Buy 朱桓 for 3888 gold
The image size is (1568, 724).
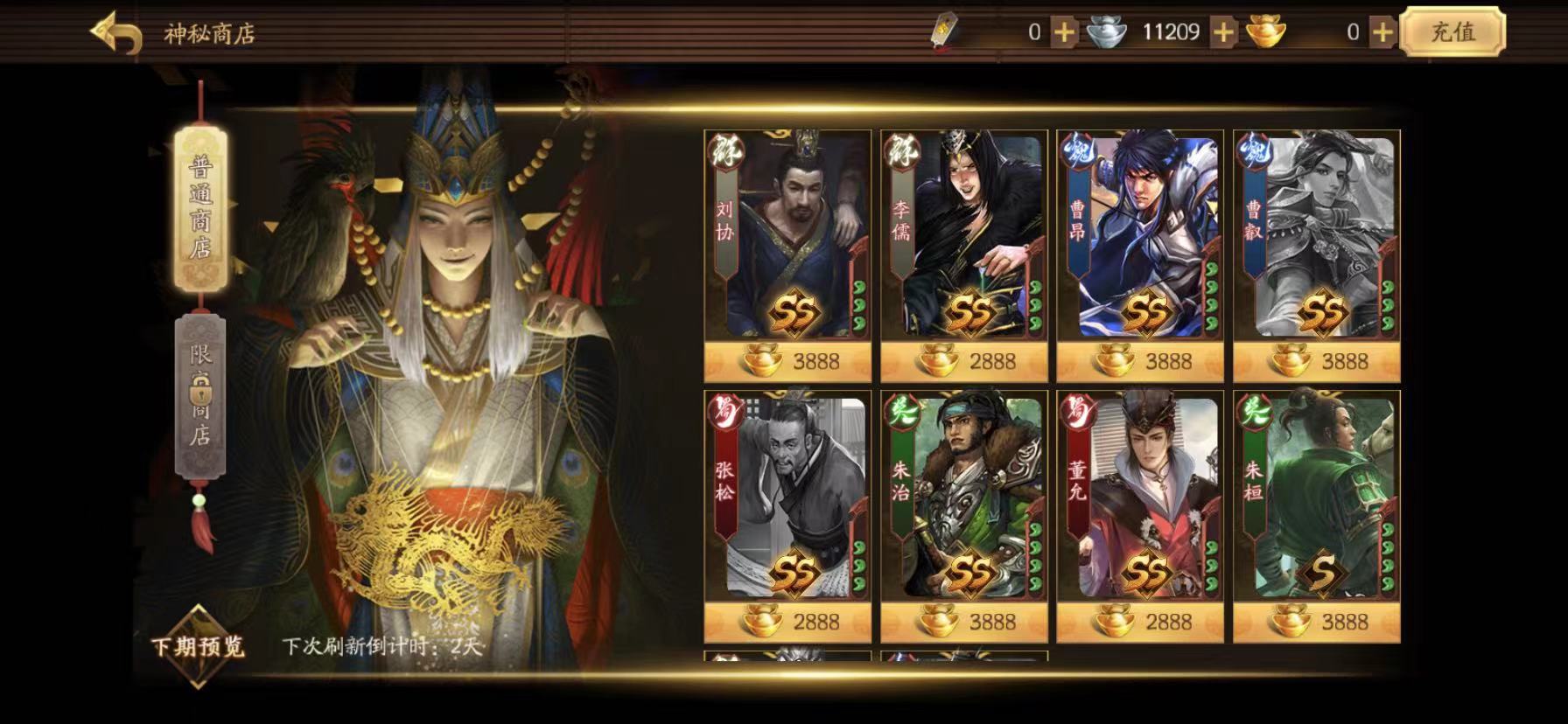[1317, 622]
